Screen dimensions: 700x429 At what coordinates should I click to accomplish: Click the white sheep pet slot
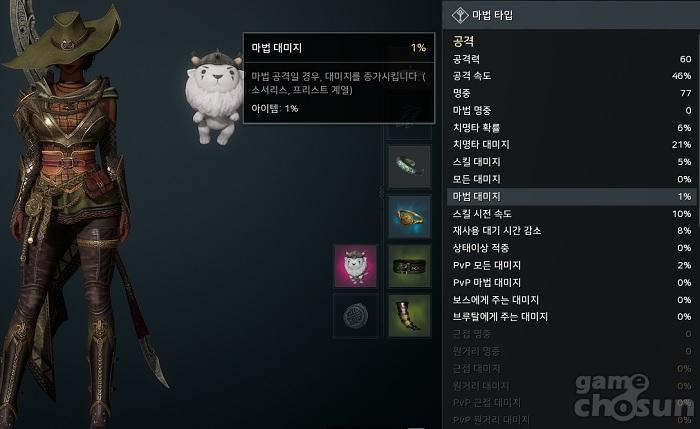pyautogui.click(x=355, y=266)
